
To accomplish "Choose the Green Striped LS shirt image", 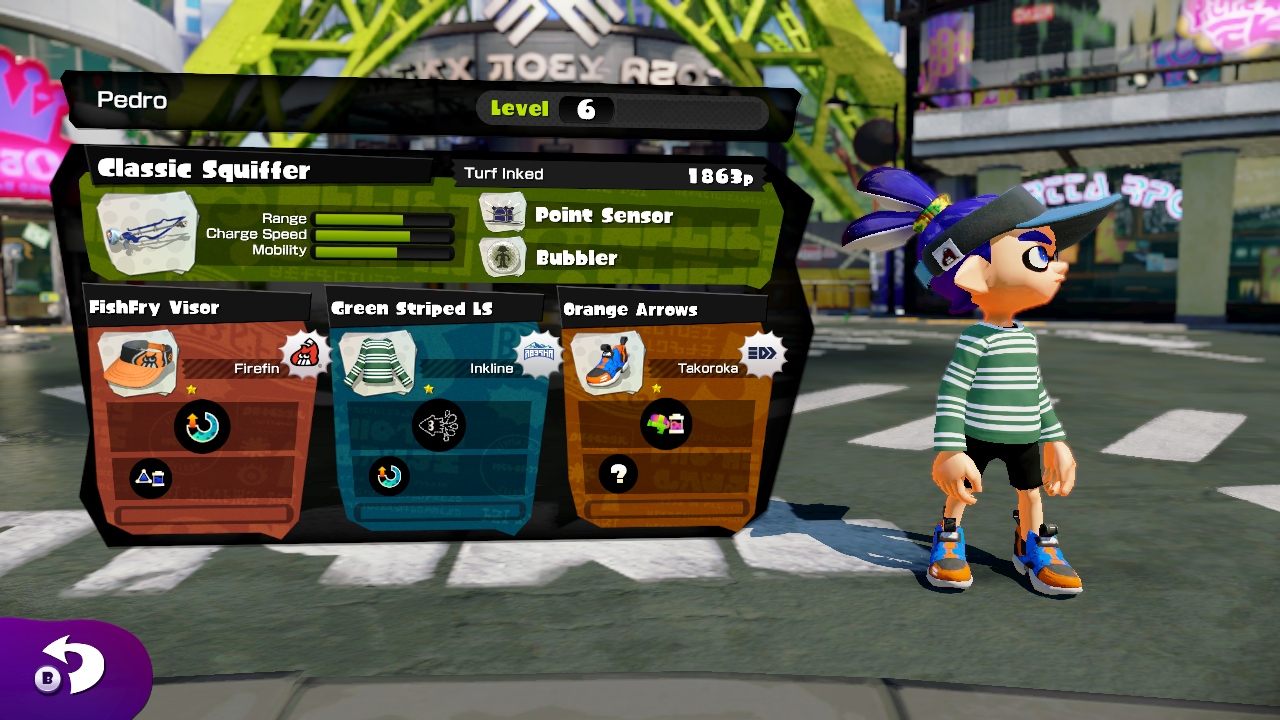I will (x=377, y=363).
